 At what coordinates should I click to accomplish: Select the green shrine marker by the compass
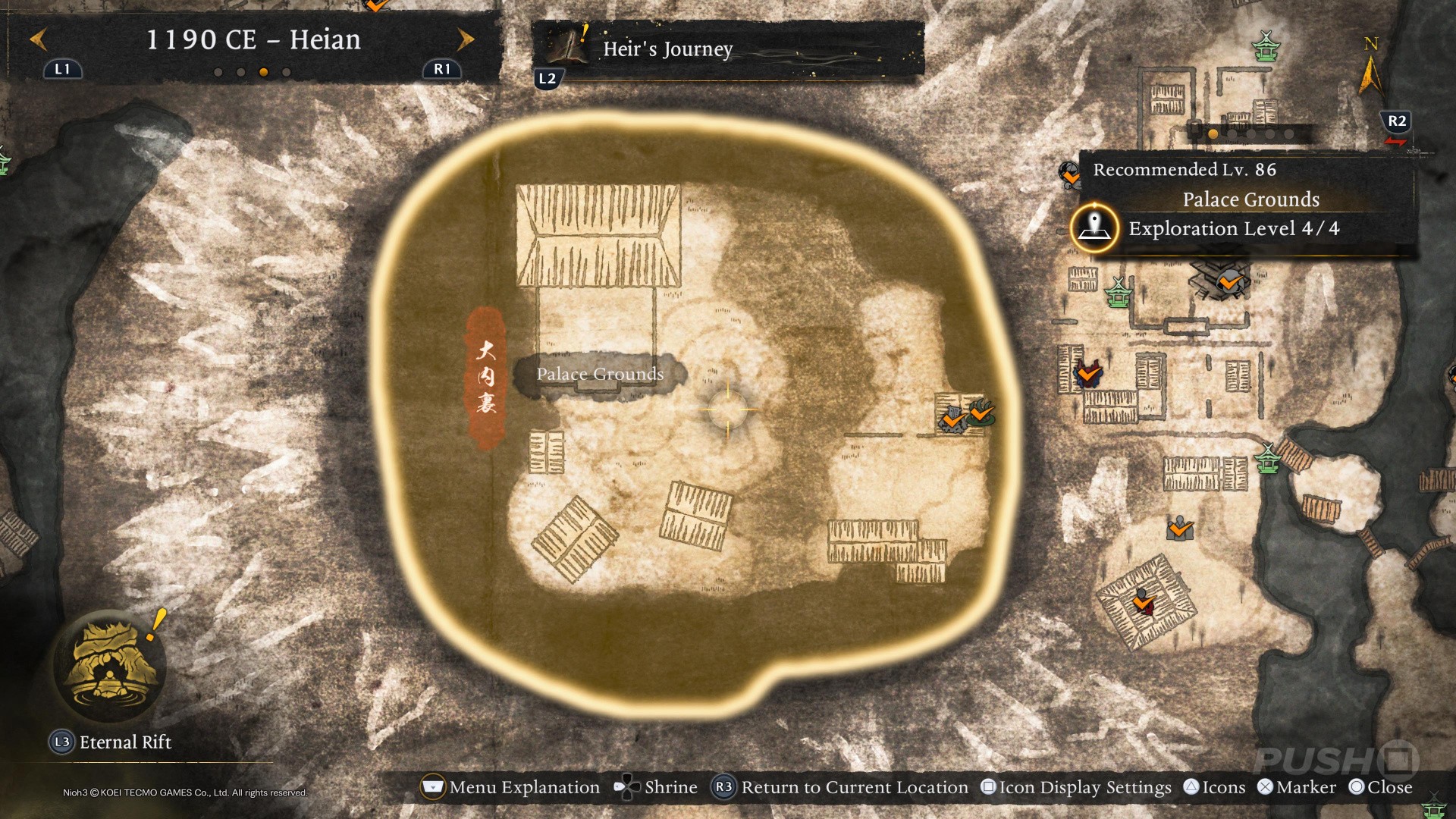pyautogui.click(x=1266, y=47)
